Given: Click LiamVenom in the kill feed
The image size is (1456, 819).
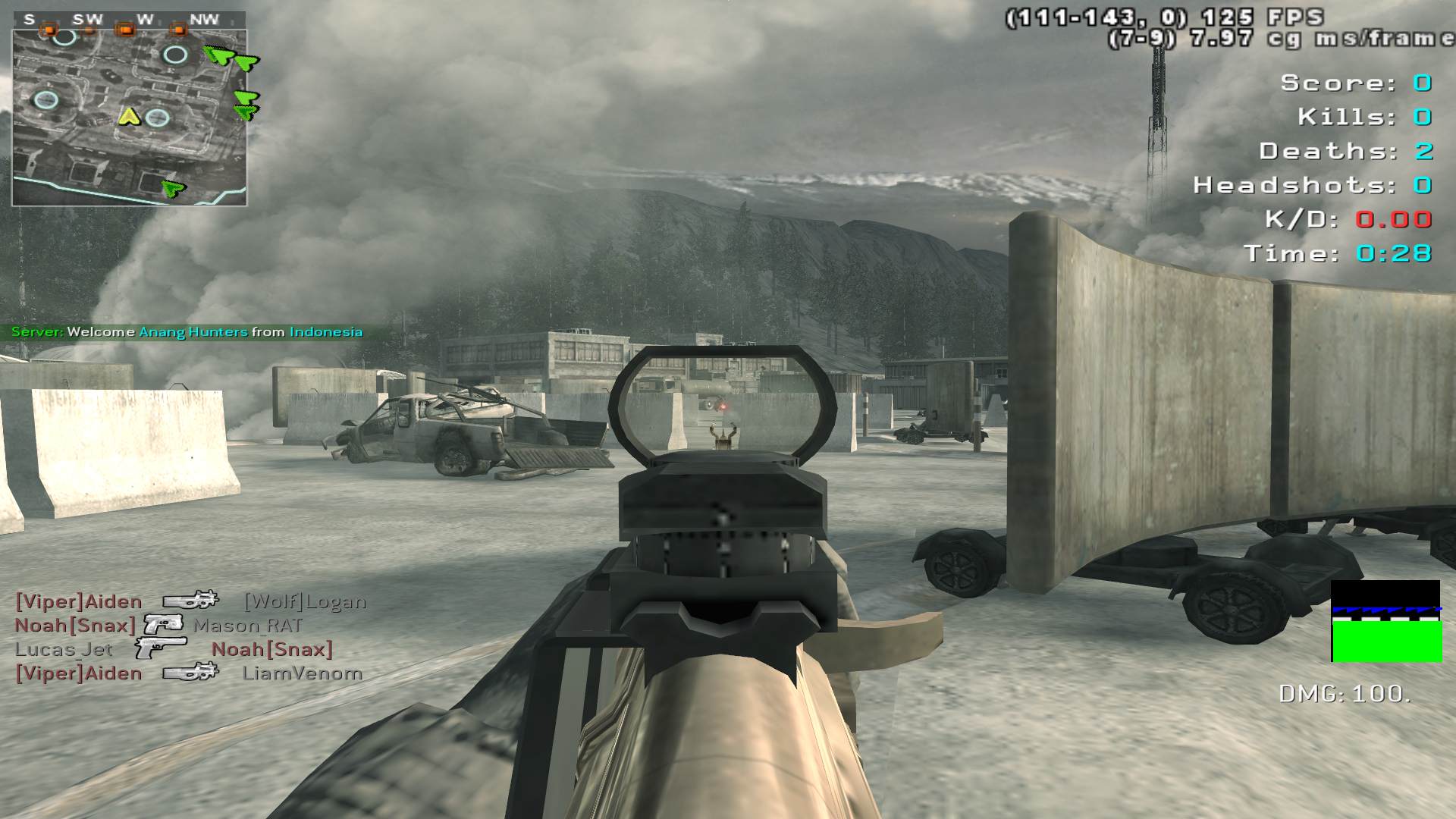Looking at the screenshot, I should [303, 673].
